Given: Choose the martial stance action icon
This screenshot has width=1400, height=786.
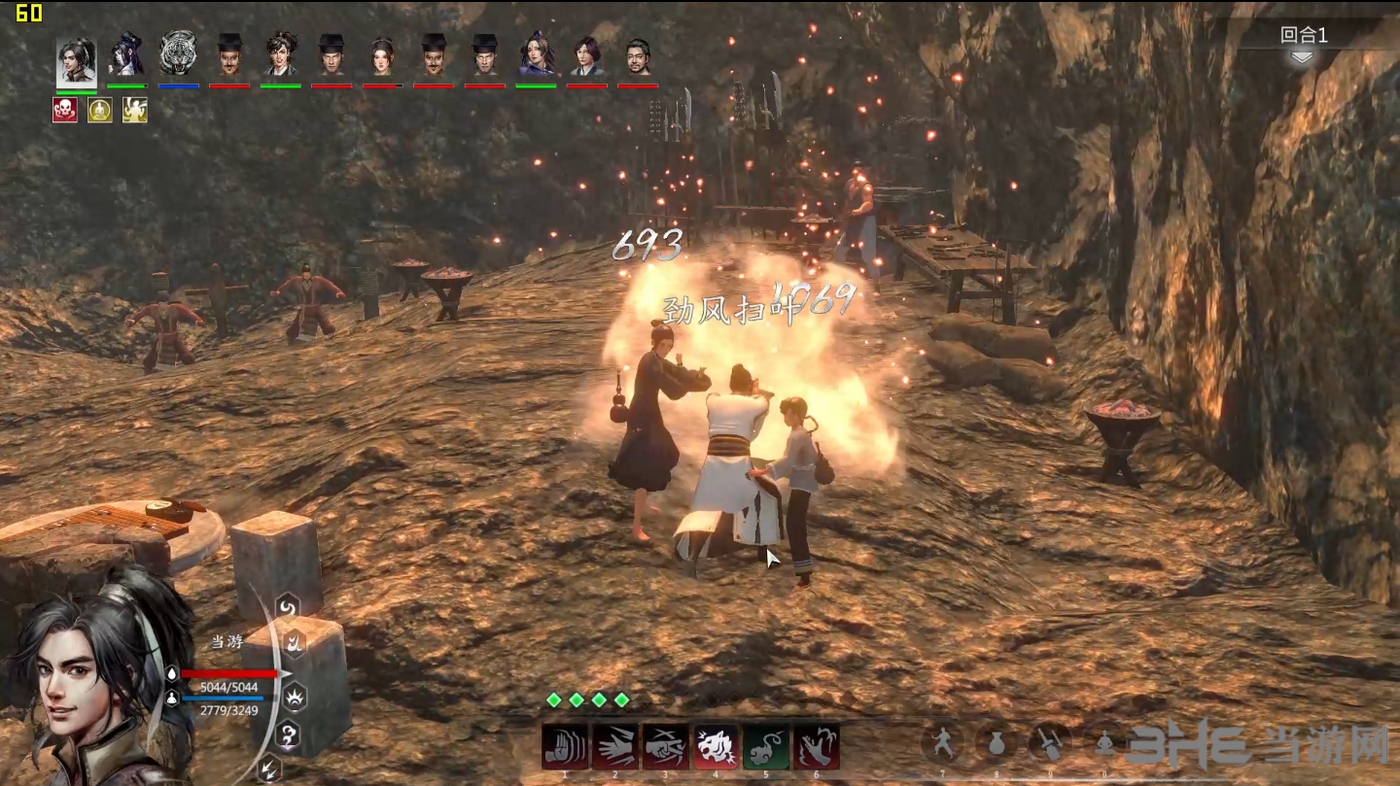Looking at the screenshot, I should pyautogui.click(x=942, y=742).
